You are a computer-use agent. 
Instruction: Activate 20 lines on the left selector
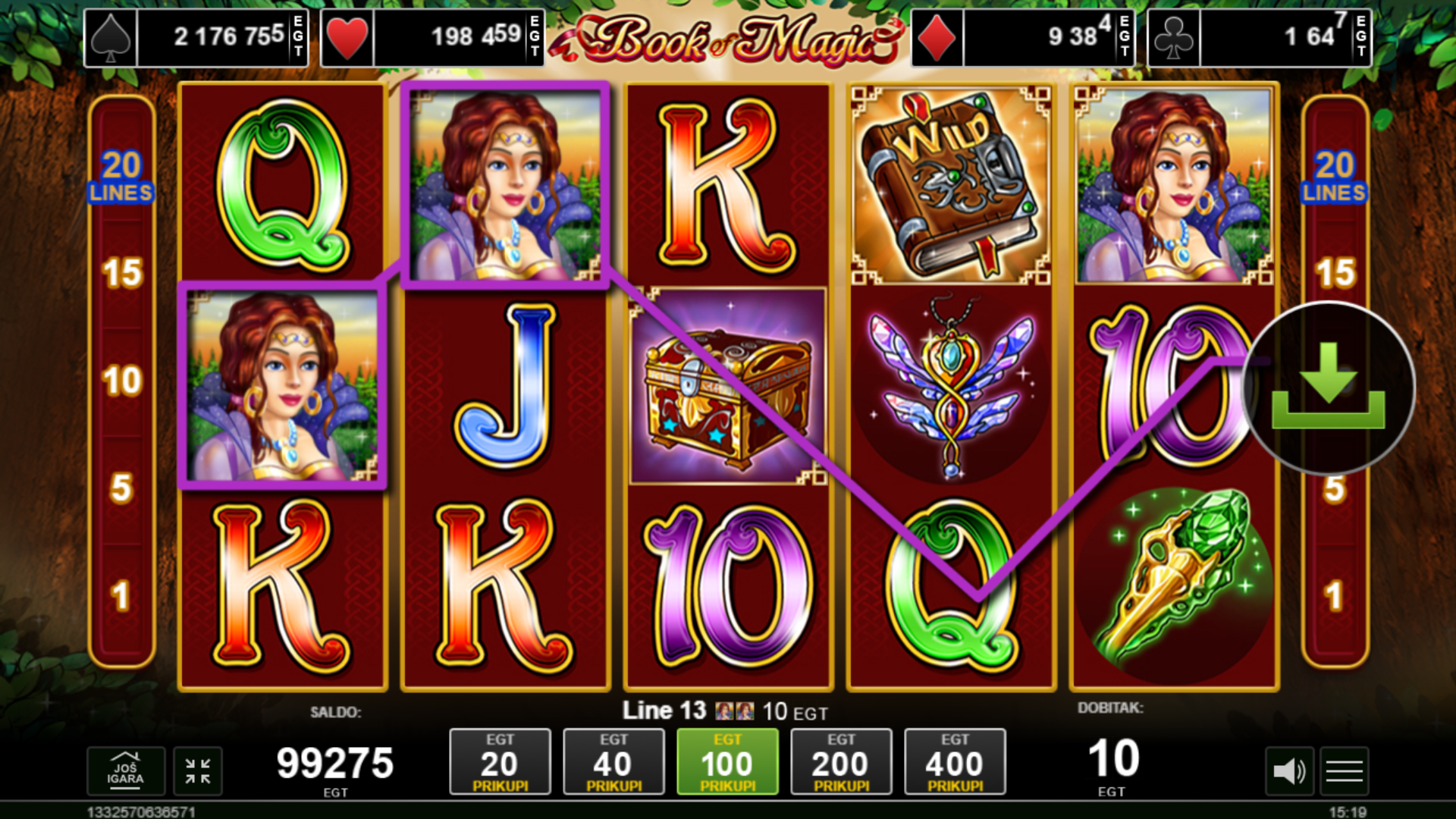(x=122, y=177)
